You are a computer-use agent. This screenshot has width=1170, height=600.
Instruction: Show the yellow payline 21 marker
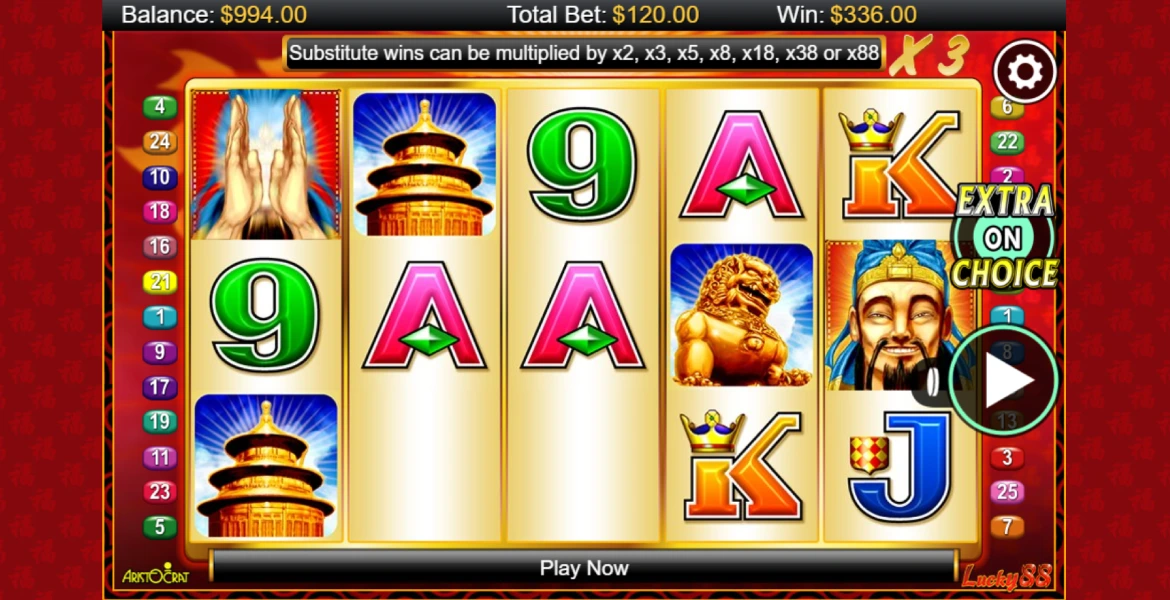pyautogui.click(x=160, y=282)
